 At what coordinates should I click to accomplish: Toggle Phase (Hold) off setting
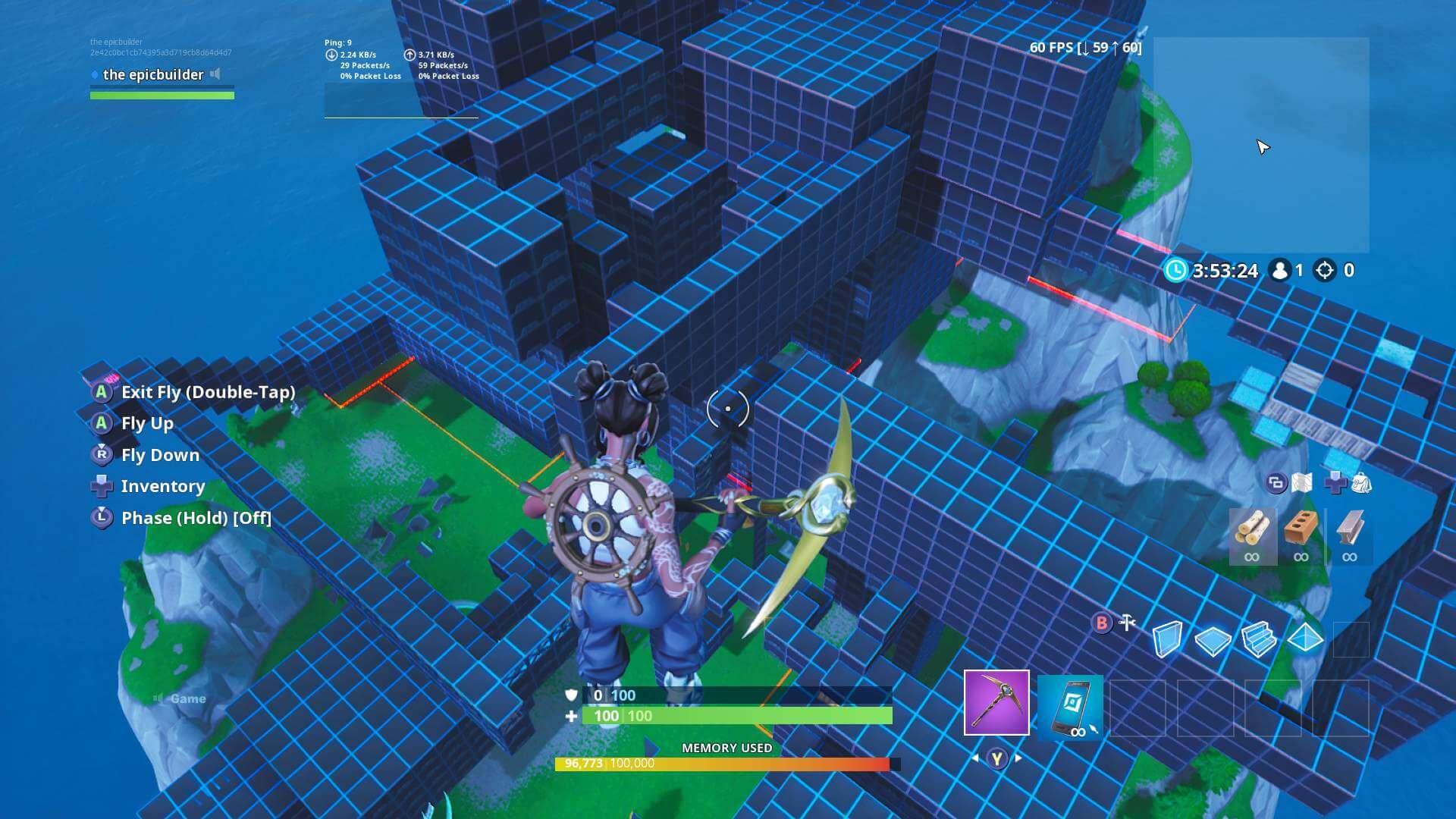click(x=196, y=518)
